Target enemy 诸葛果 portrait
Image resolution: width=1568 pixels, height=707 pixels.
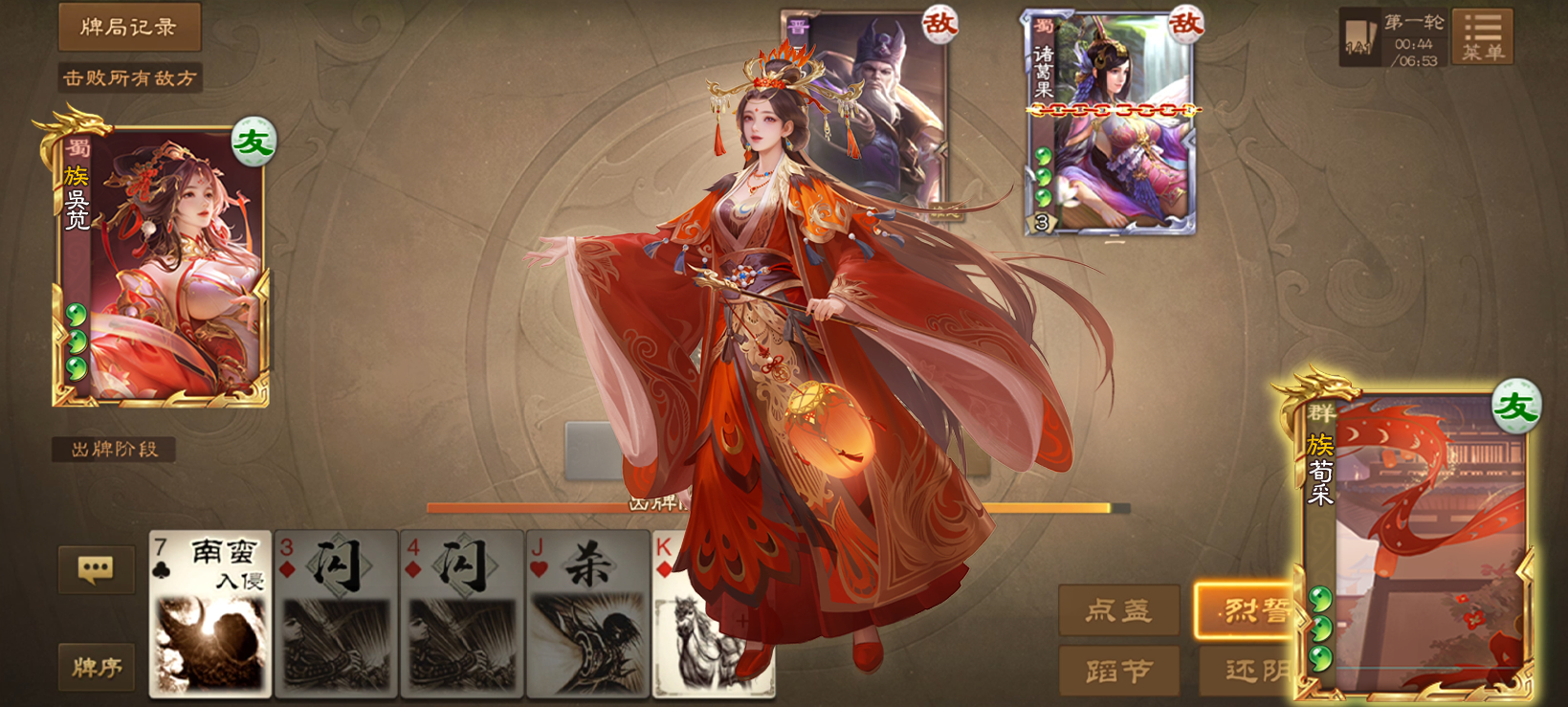point(1112,124)
